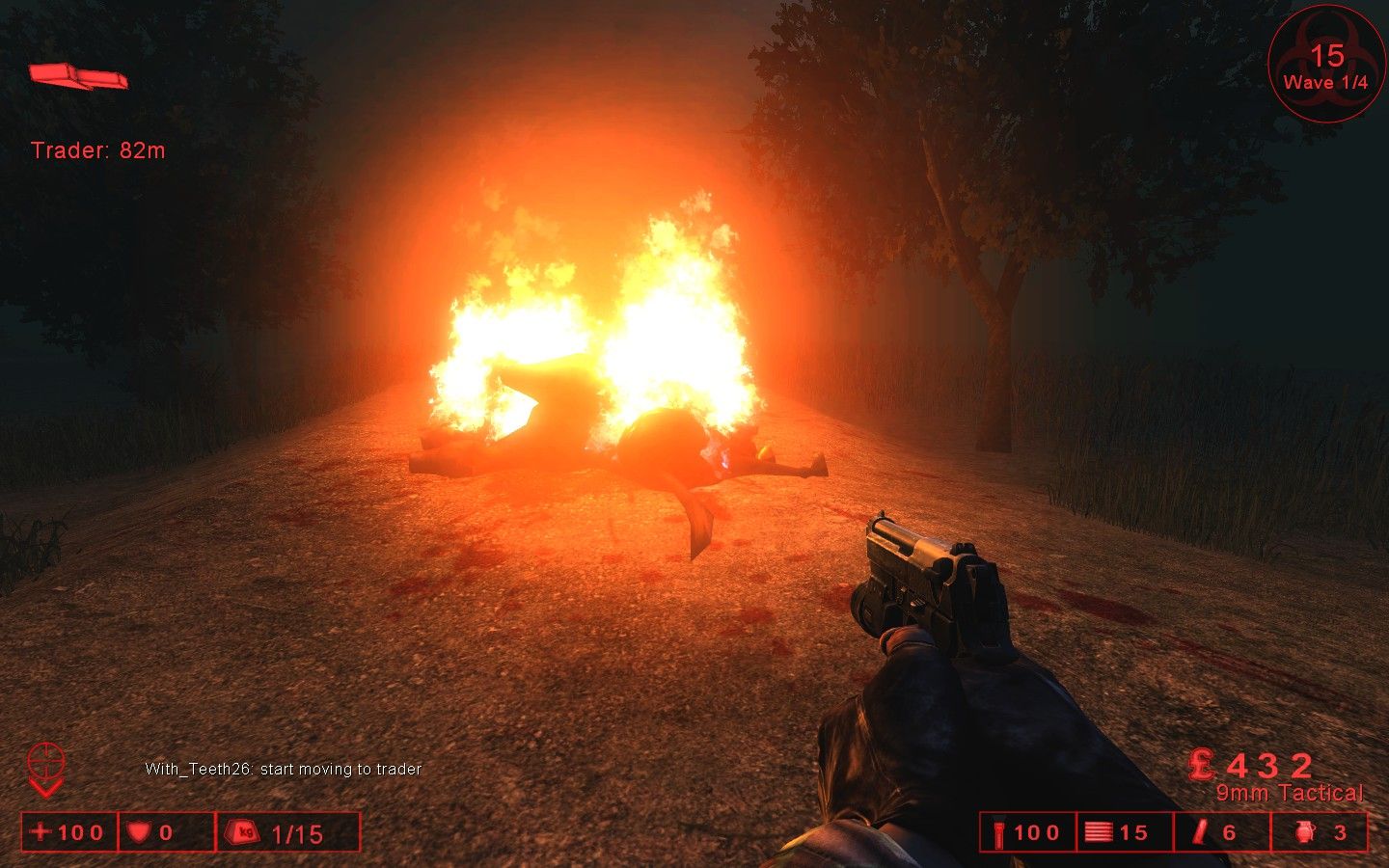
Task: Click the biohazard wave emblem
Action: click(x=1325, y=64)
